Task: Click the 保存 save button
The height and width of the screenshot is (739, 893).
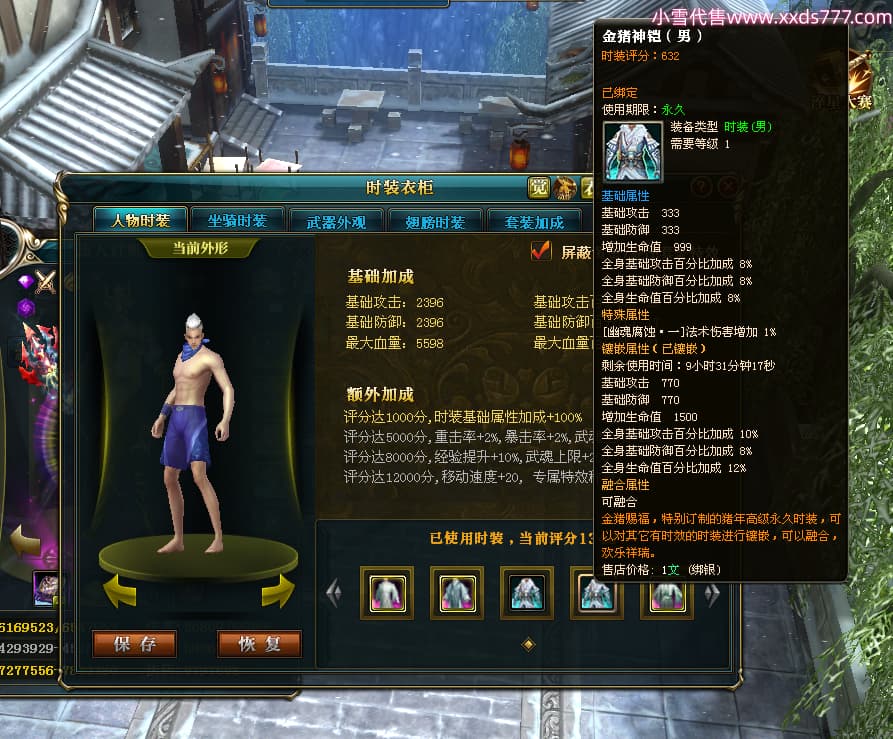Action: 134,644
